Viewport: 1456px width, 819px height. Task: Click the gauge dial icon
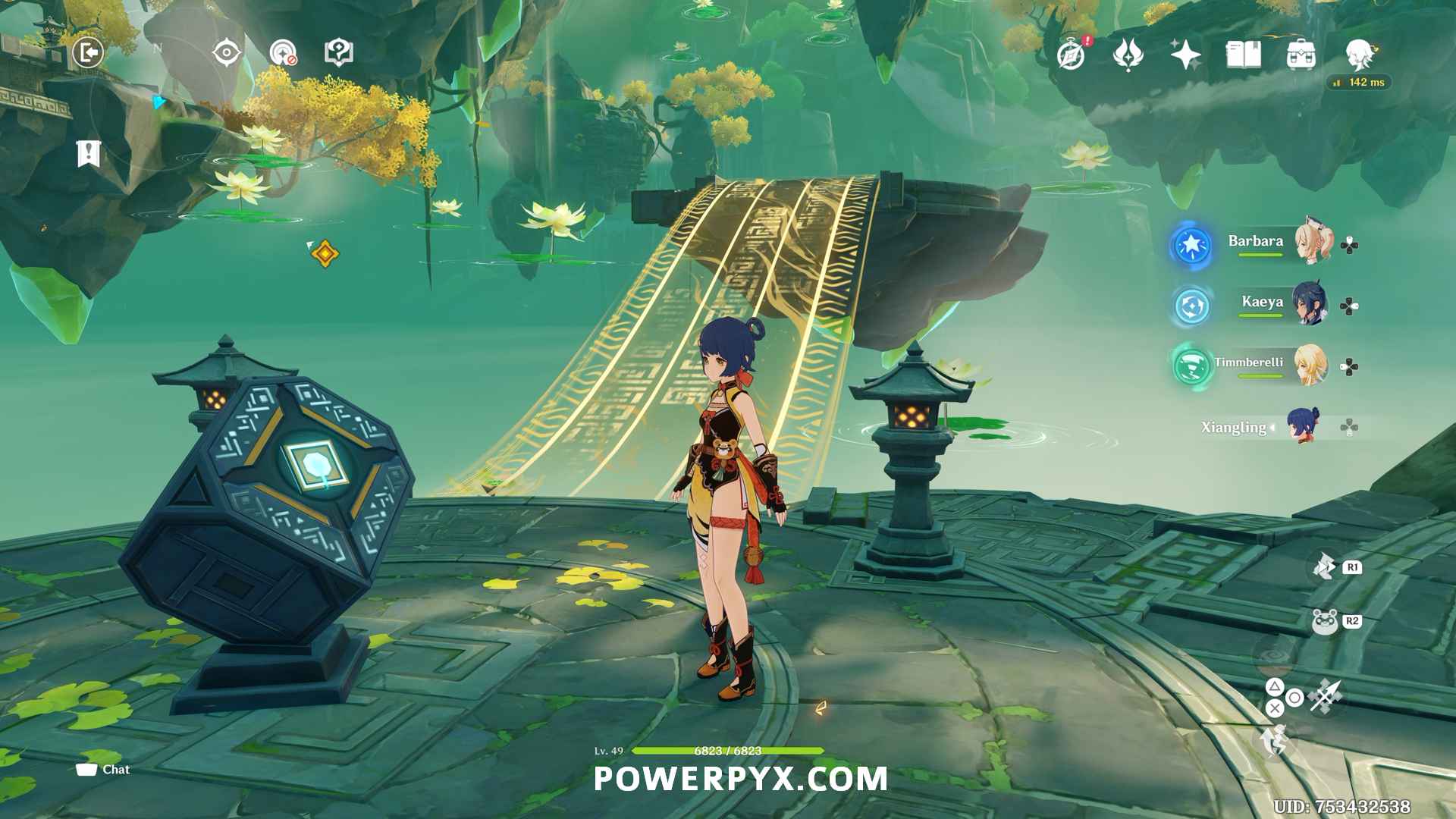283,53
